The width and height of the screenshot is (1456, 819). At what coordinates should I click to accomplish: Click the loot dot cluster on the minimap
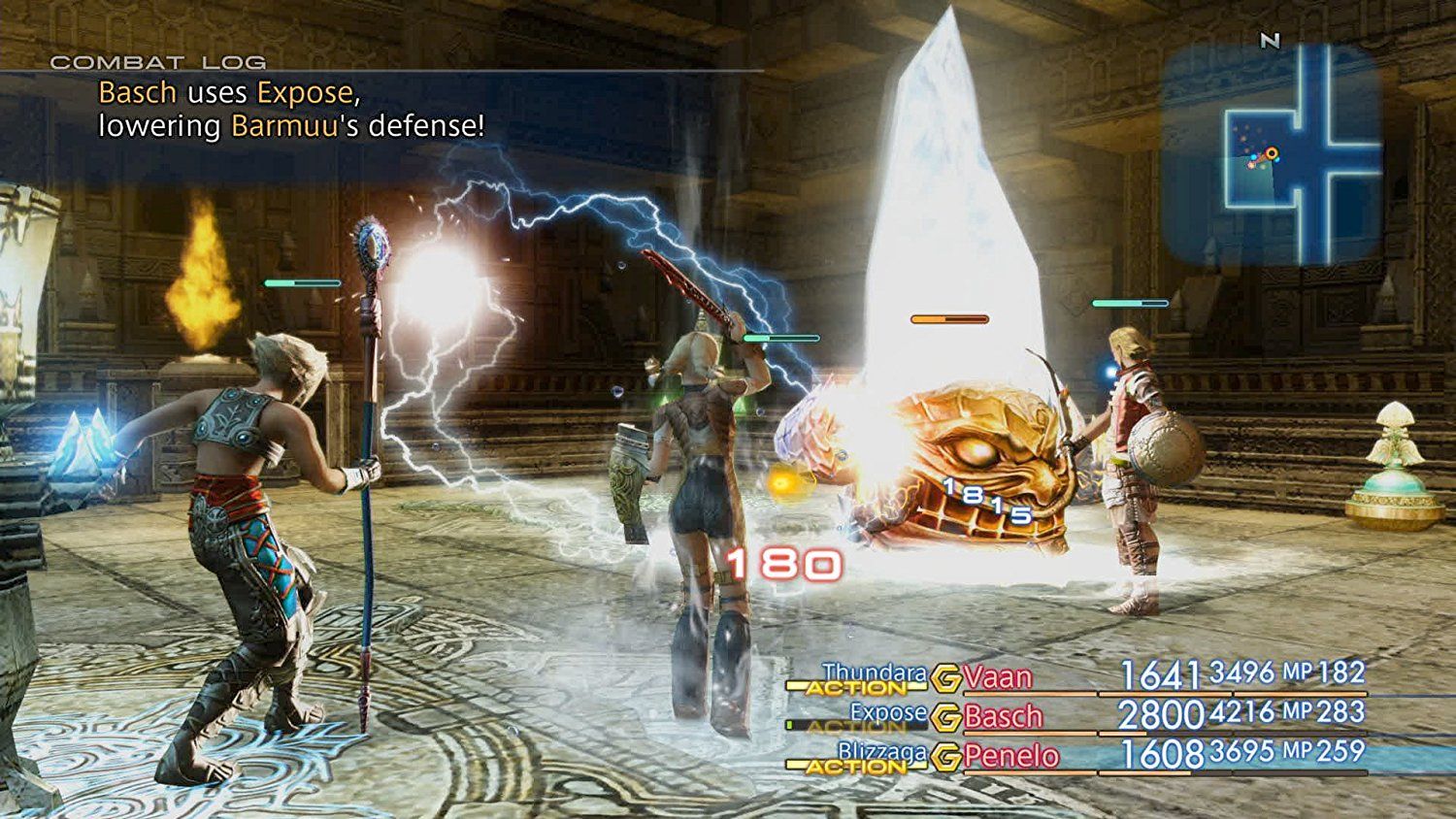[x=1245, y=134]
